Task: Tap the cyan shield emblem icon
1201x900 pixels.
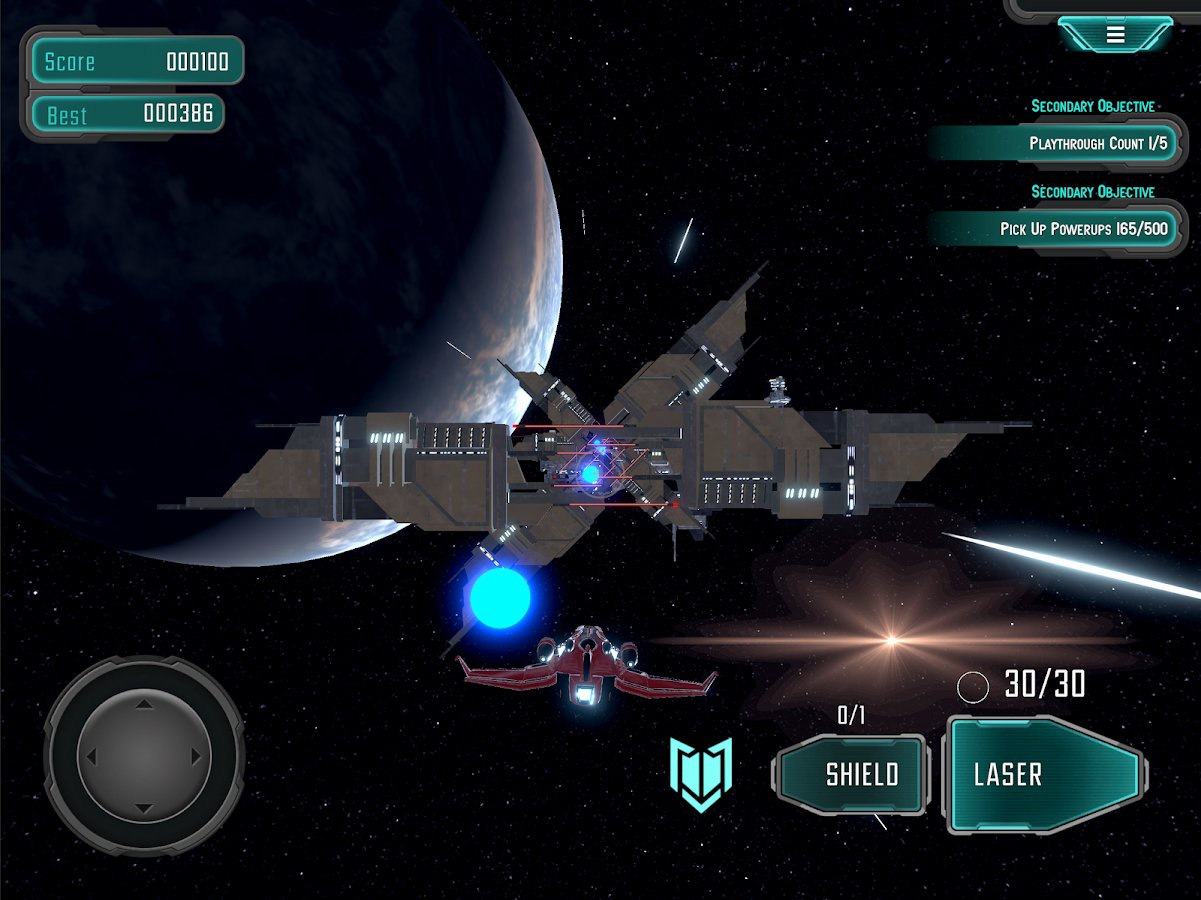Action: pyautogui.click(x=701, y=774)
